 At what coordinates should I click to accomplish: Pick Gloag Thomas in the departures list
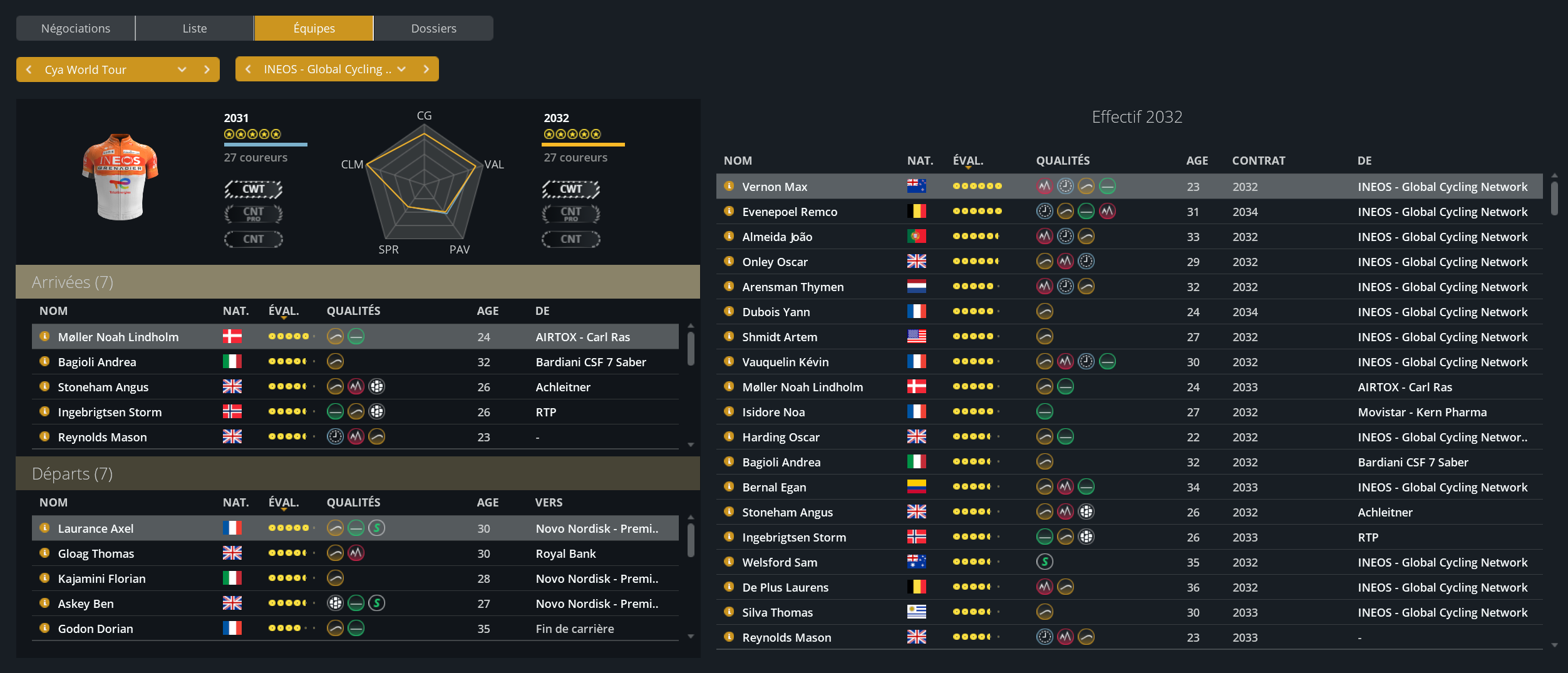96,553
